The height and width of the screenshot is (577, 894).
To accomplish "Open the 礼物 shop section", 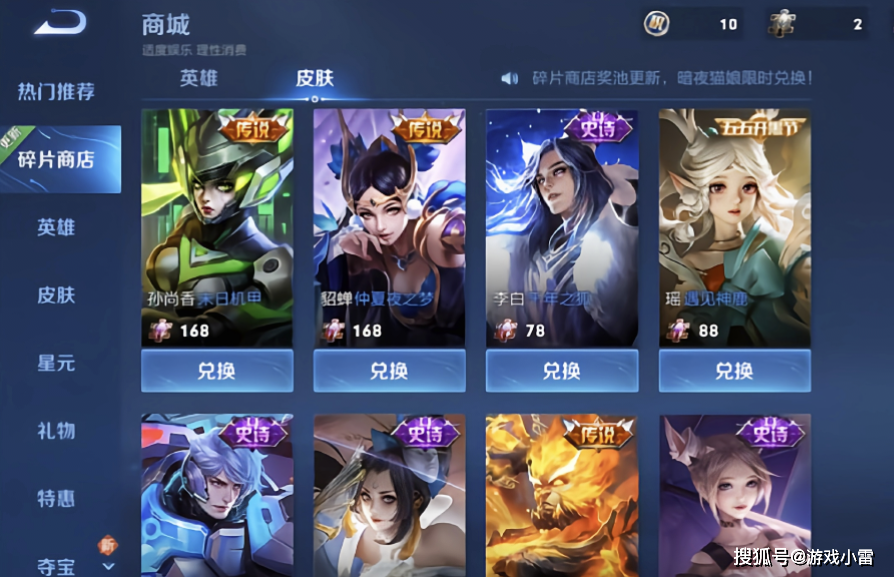I will [57, 431].
